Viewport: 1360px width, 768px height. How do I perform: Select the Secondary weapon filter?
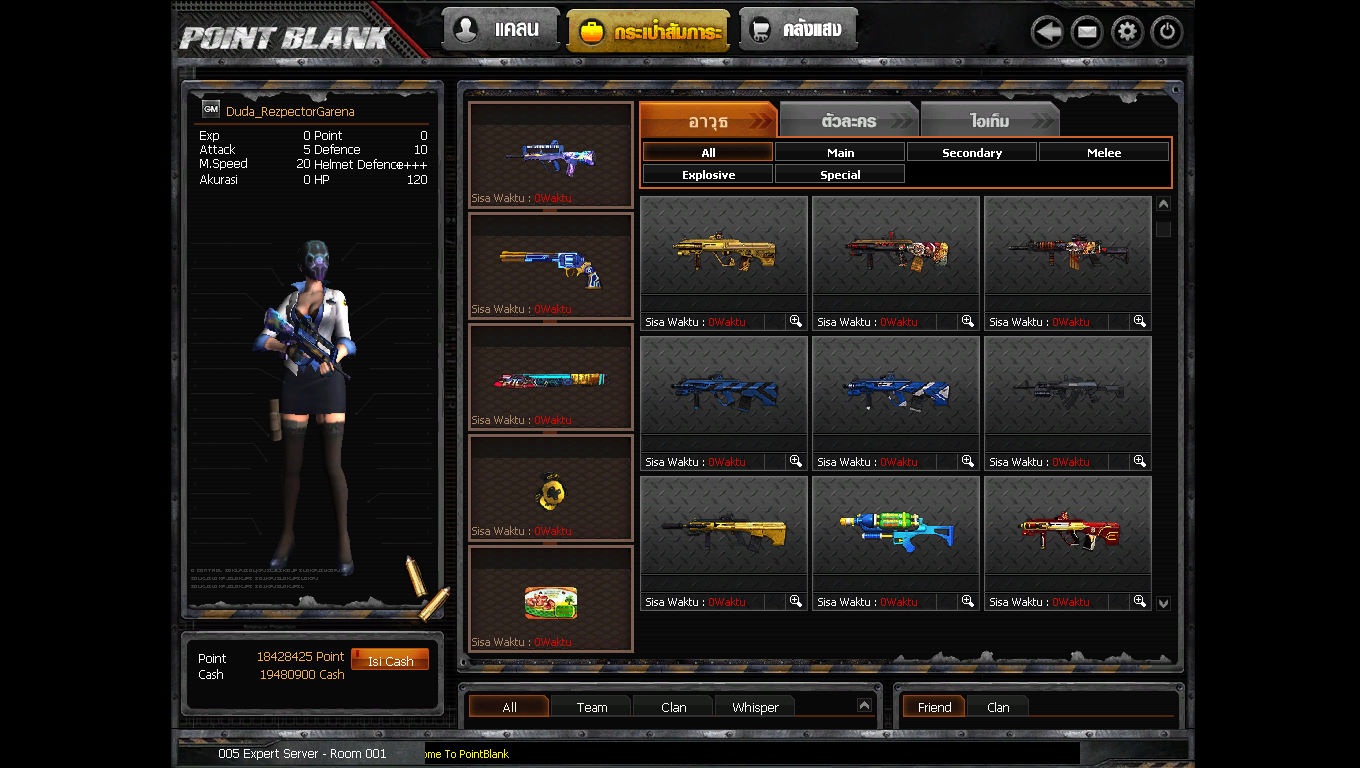[x=971, y=152]
